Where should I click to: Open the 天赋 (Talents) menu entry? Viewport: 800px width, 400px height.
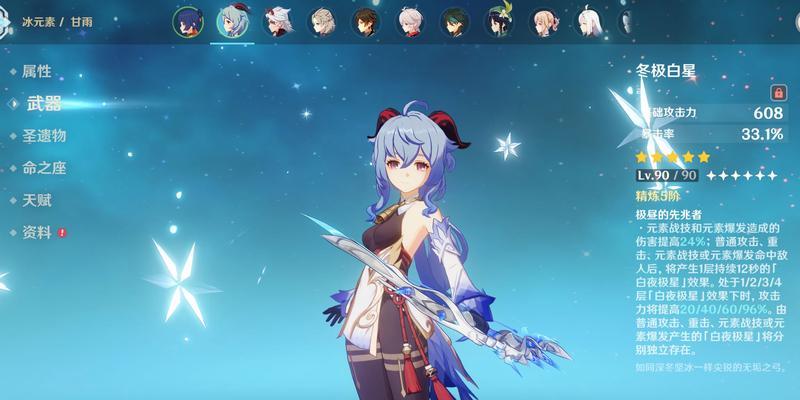click(36, 200)
